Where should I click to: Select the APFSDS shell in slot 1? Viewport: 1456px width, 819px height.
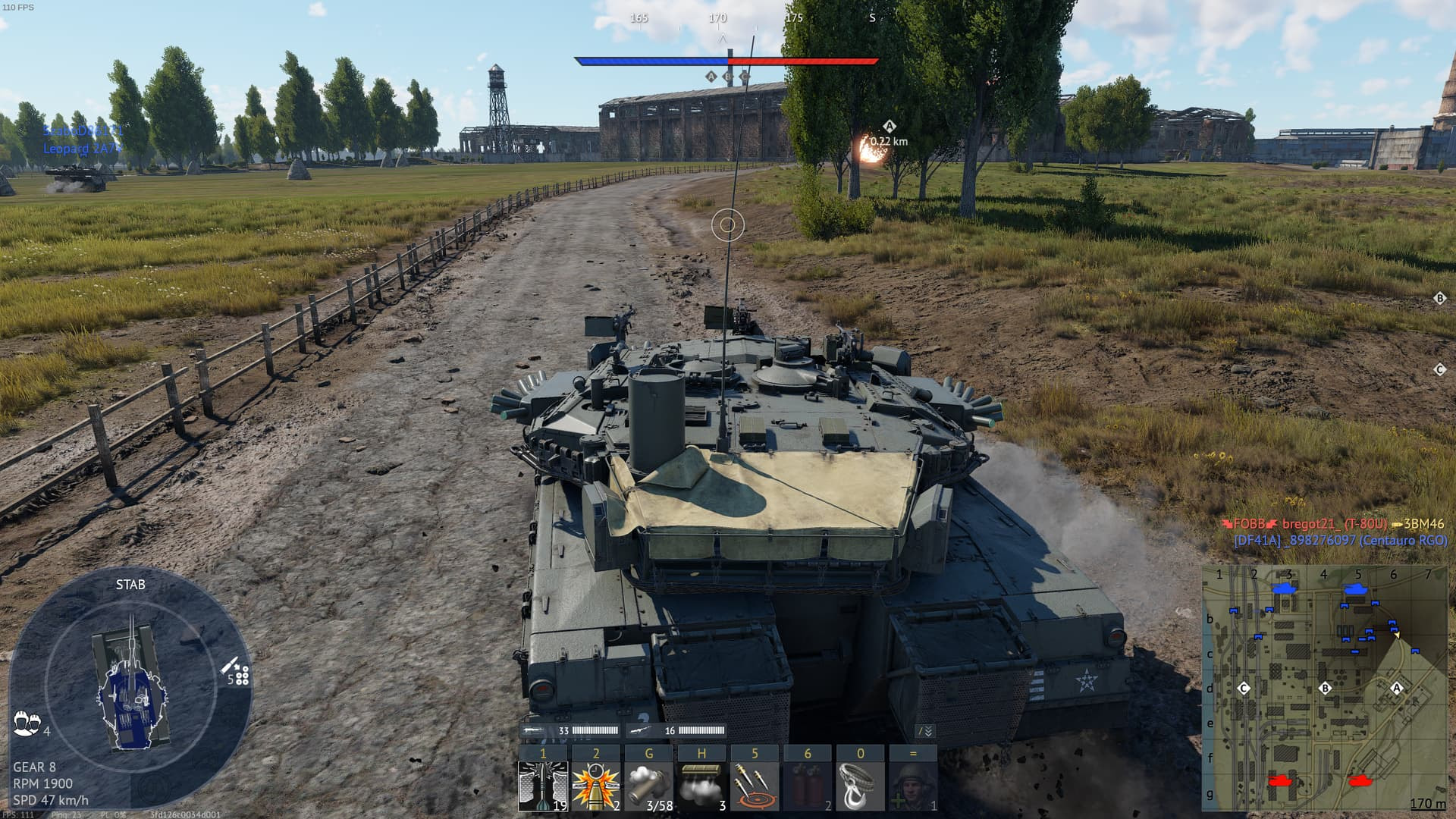tap(544, 785)
